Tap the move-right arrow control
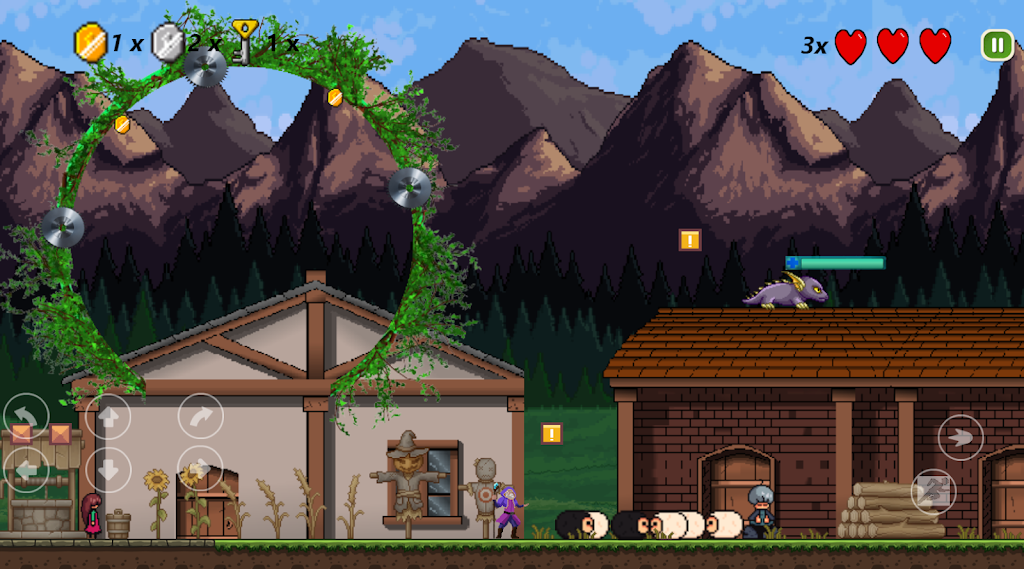 (x=200, y=469)
